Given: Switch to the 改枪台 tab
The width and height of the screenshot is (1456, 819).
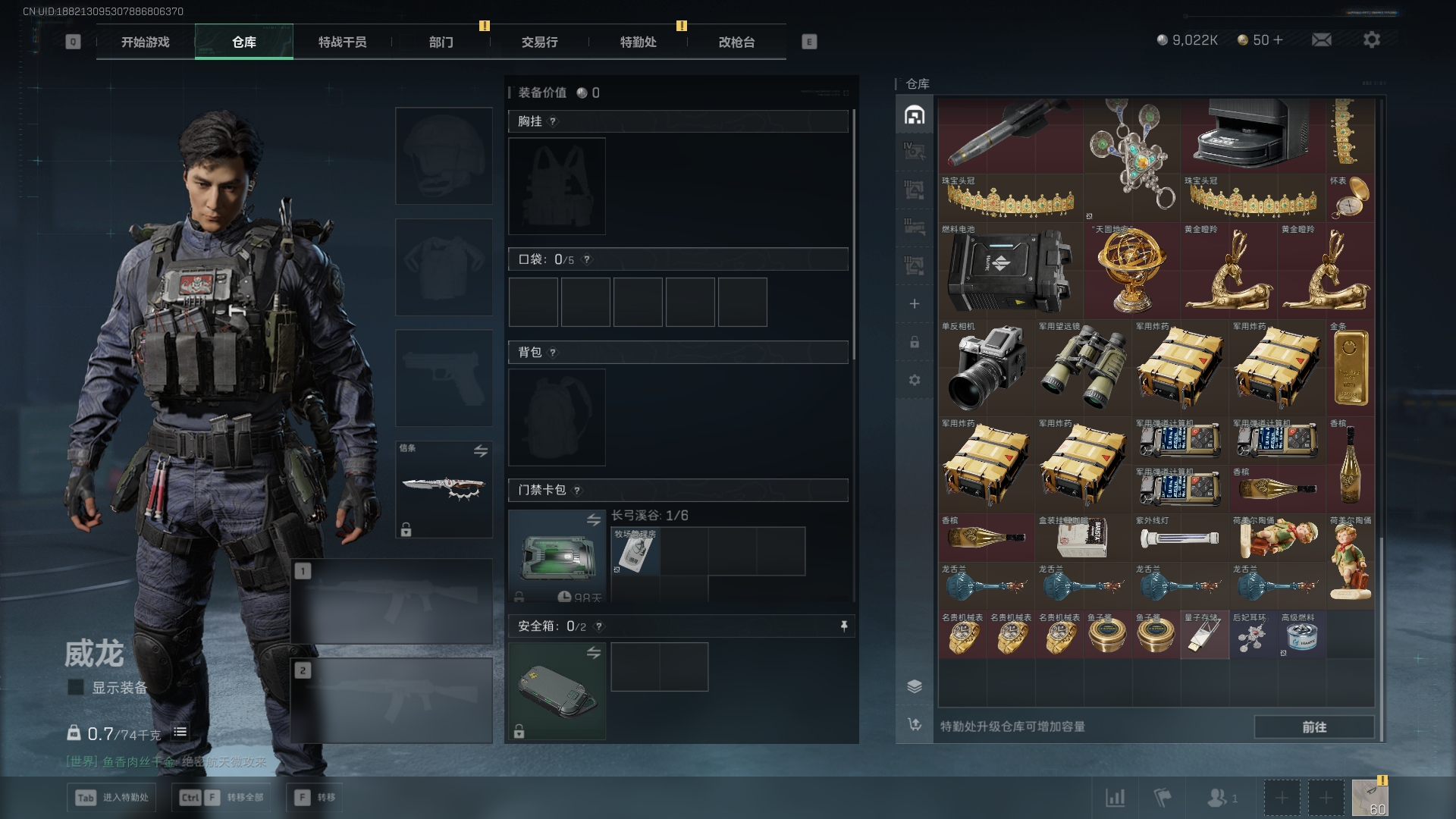Looking at the screenshot, I should click(x=736, y=42).
